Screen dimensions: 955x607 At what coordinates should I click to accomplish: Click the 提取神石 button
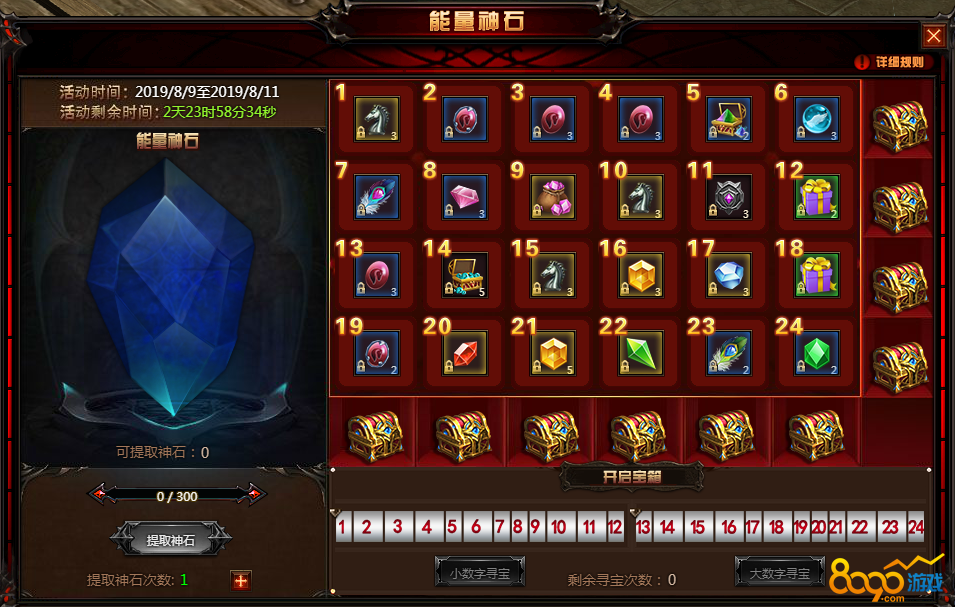pos(171,540)
